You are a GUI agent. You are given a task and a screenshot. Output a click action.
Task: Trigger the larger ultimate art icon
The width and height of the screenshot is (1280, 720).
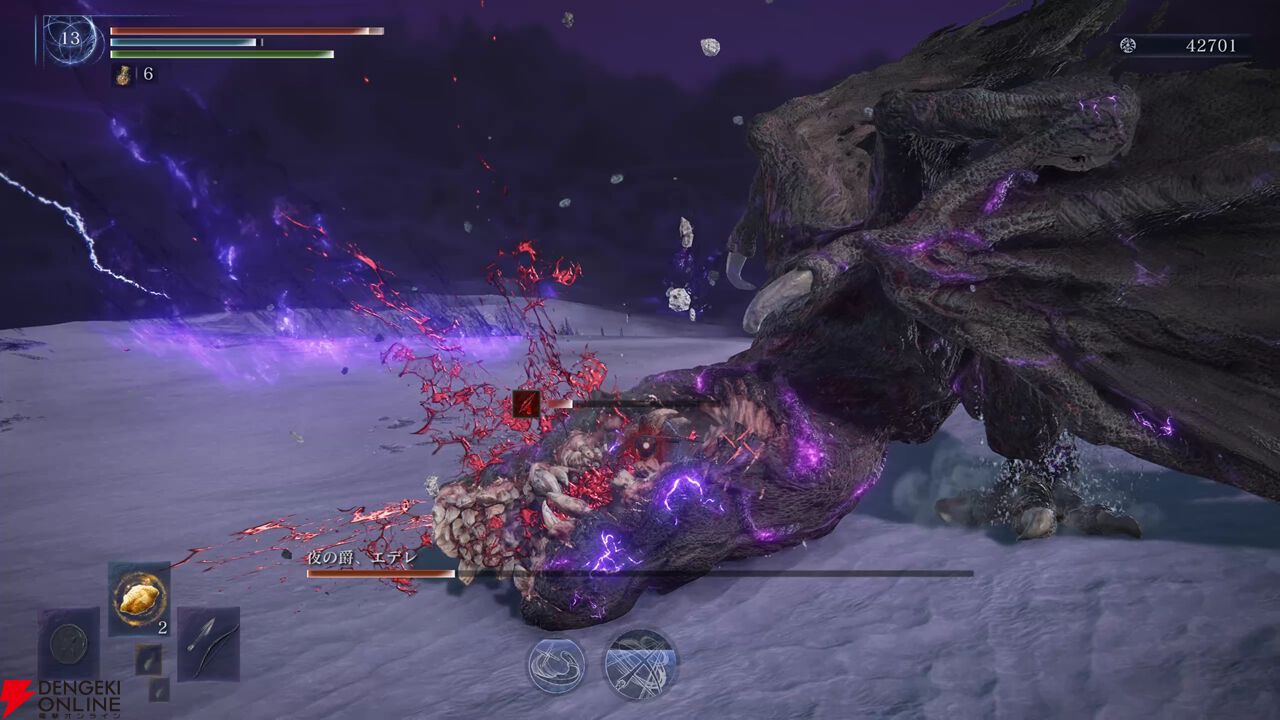pyautogui.click(x=641, y=664)
